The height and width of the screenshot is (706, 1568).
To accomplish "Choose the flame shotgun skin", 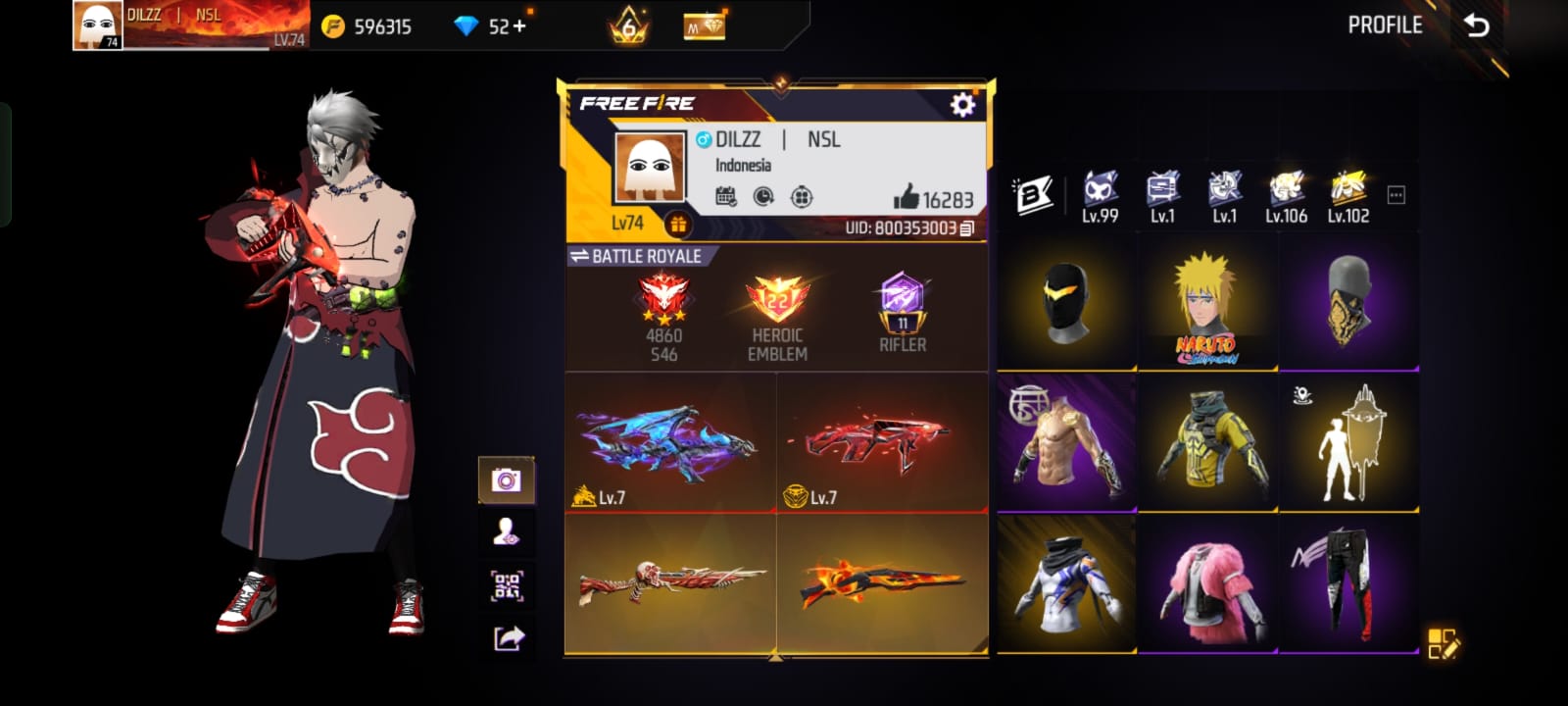I will [882, 584].
